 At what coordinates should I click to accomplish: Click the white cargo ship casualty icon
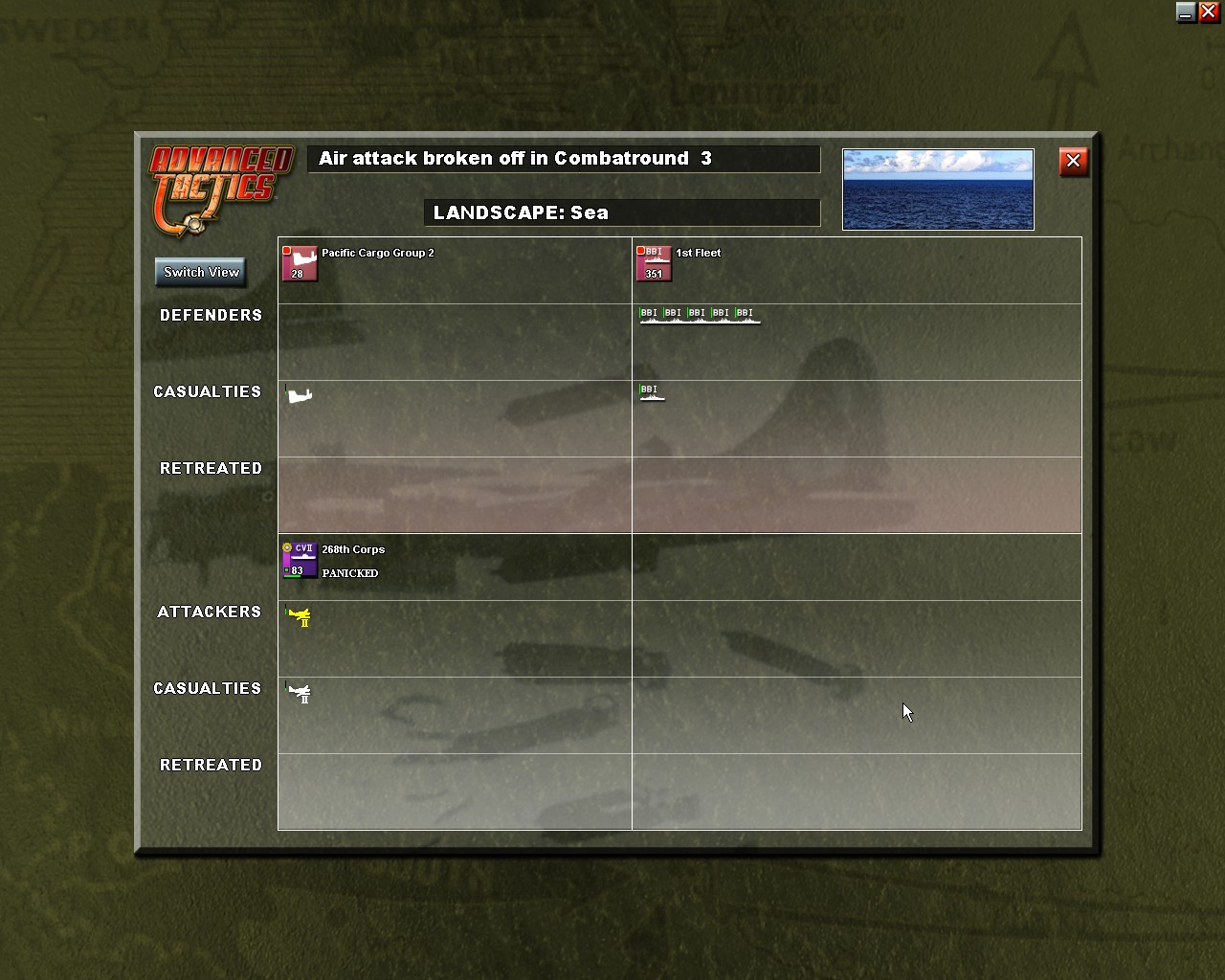pos(299,393)
